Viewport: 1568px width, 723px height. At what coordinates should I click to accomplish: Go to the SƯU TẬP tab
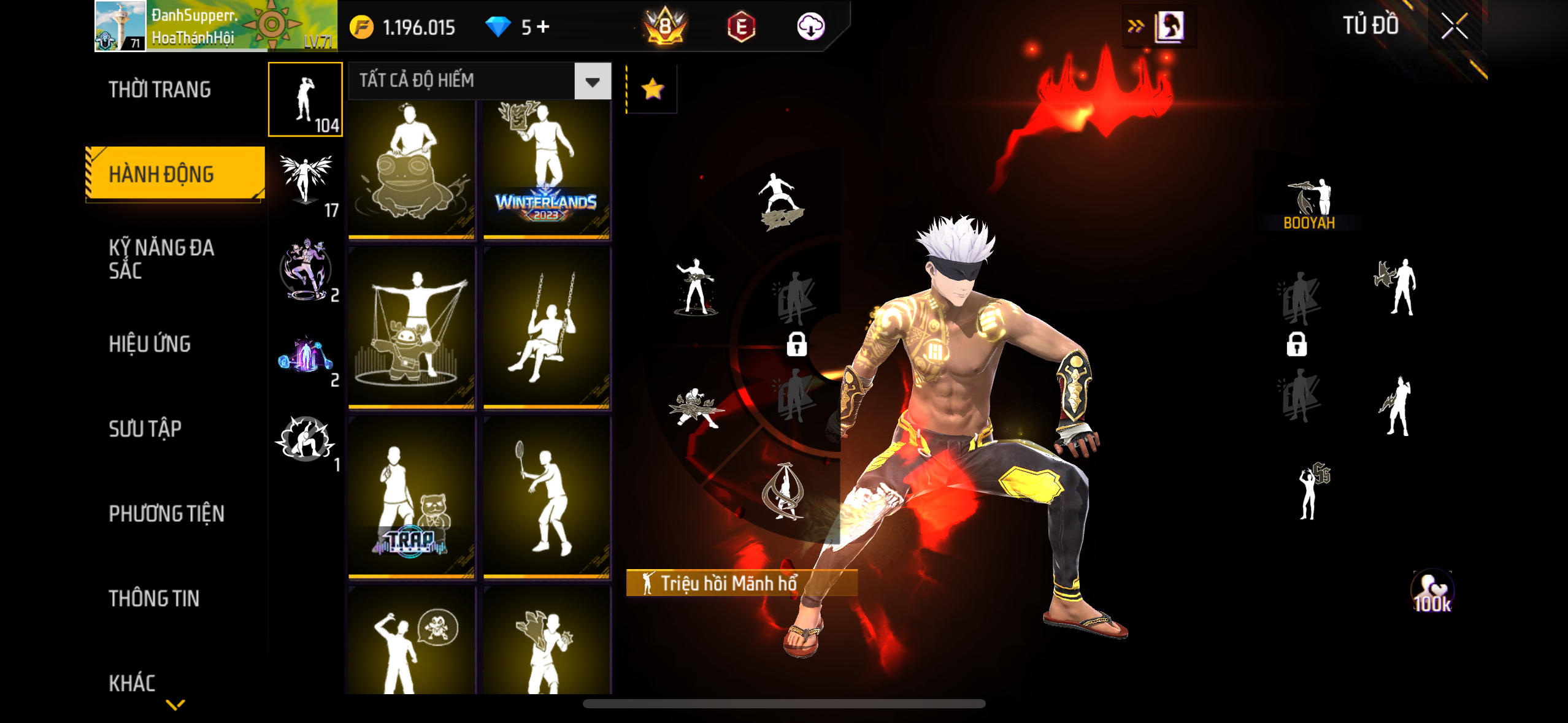(145, 429)
